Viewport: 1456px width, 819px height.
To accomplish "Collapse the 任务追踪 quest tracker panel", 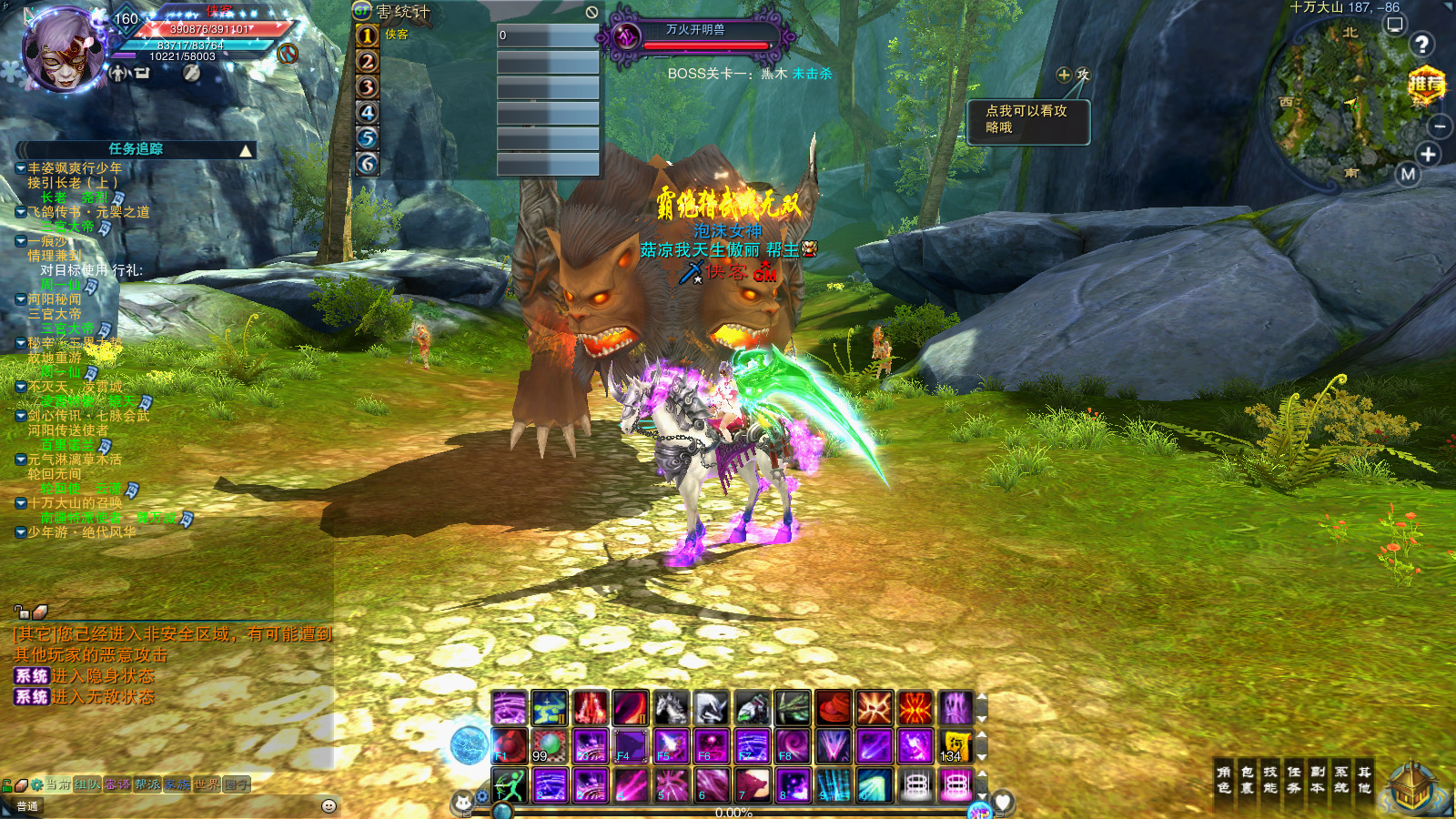I will click(246, 150).
